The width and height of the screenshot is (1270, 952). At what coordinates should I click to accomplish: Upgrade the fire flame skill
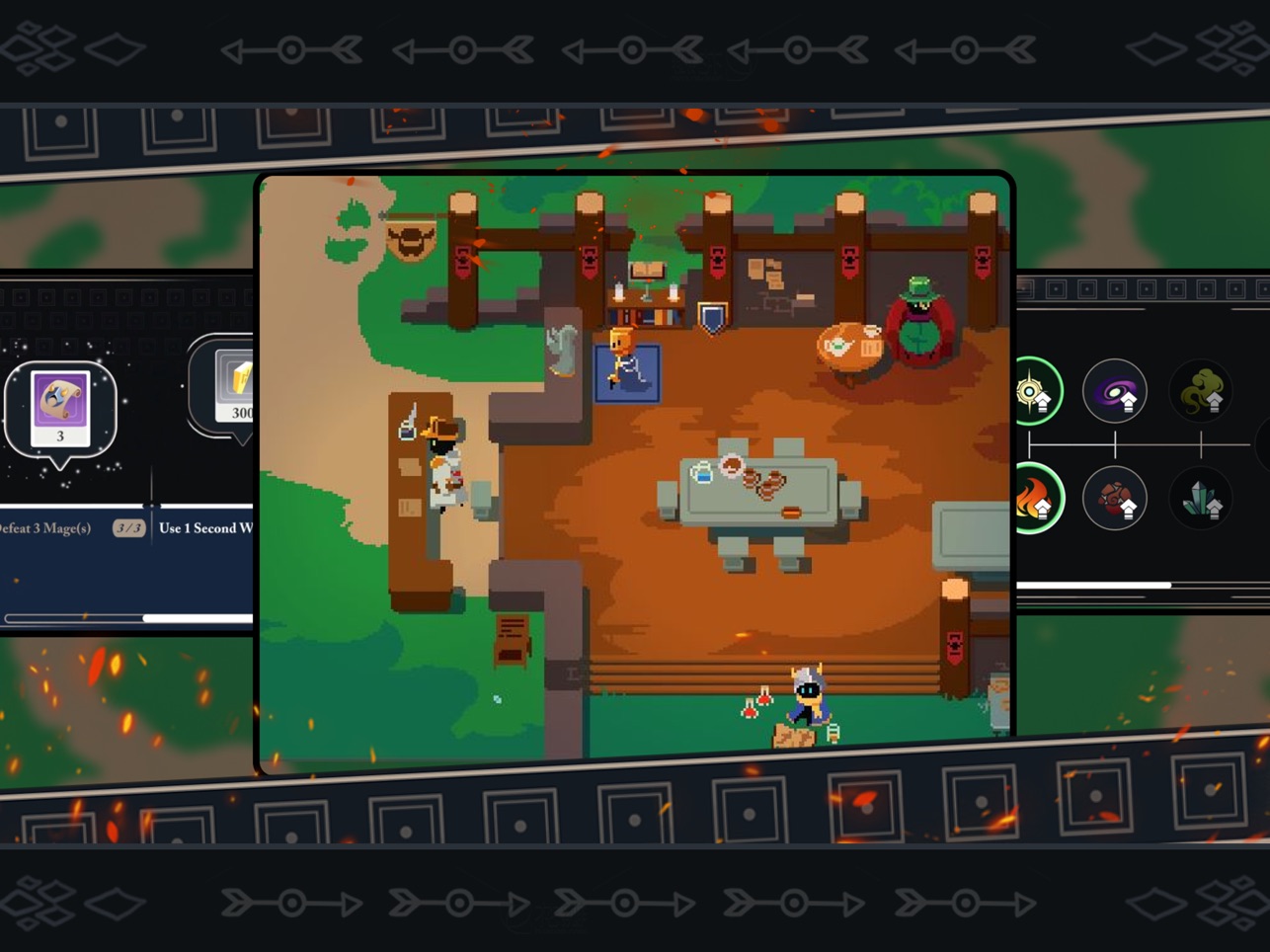click(1034, 499)
